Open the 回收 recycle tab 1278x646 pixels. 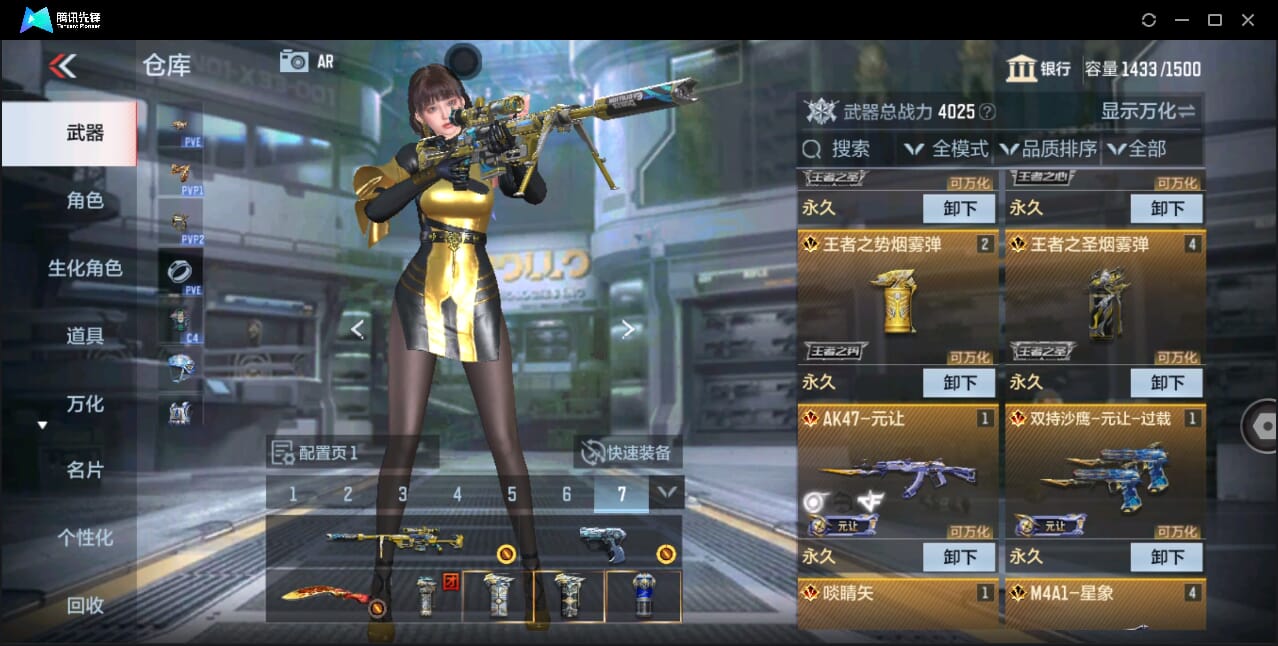point(85,605)
